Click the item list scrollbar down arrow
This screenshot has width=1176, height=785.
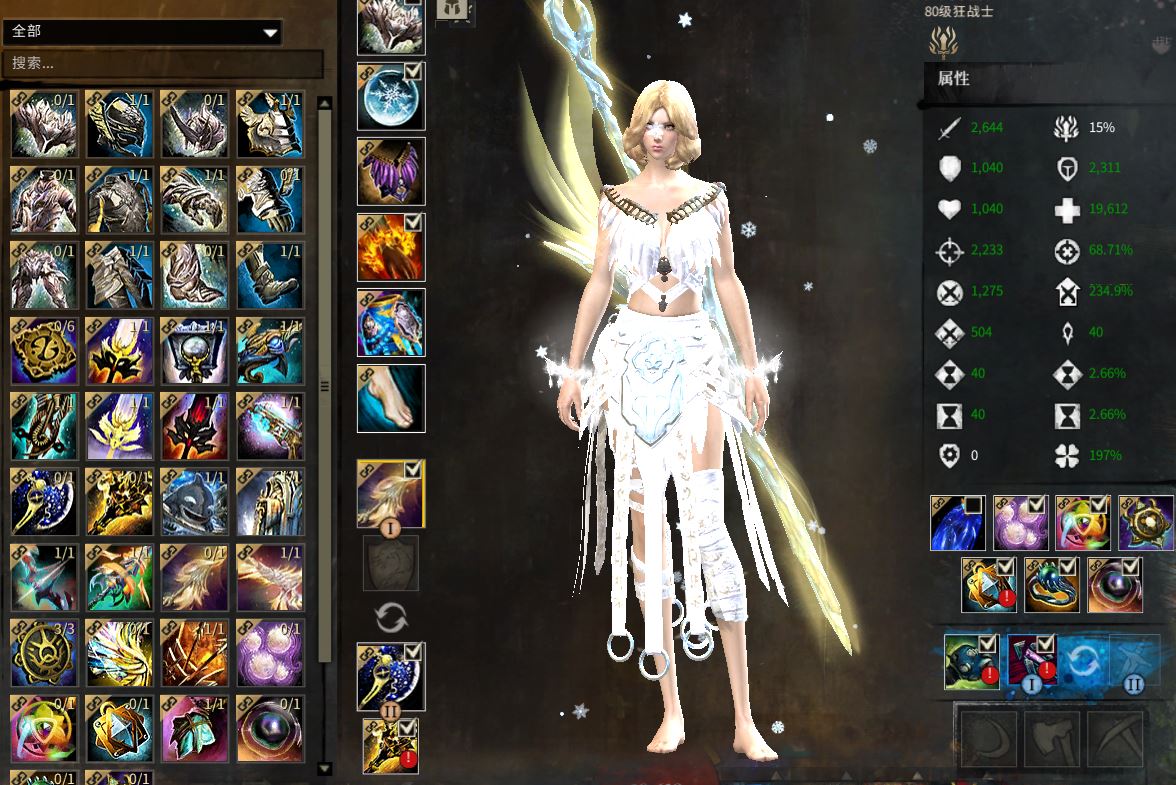[x=324, y=768]
